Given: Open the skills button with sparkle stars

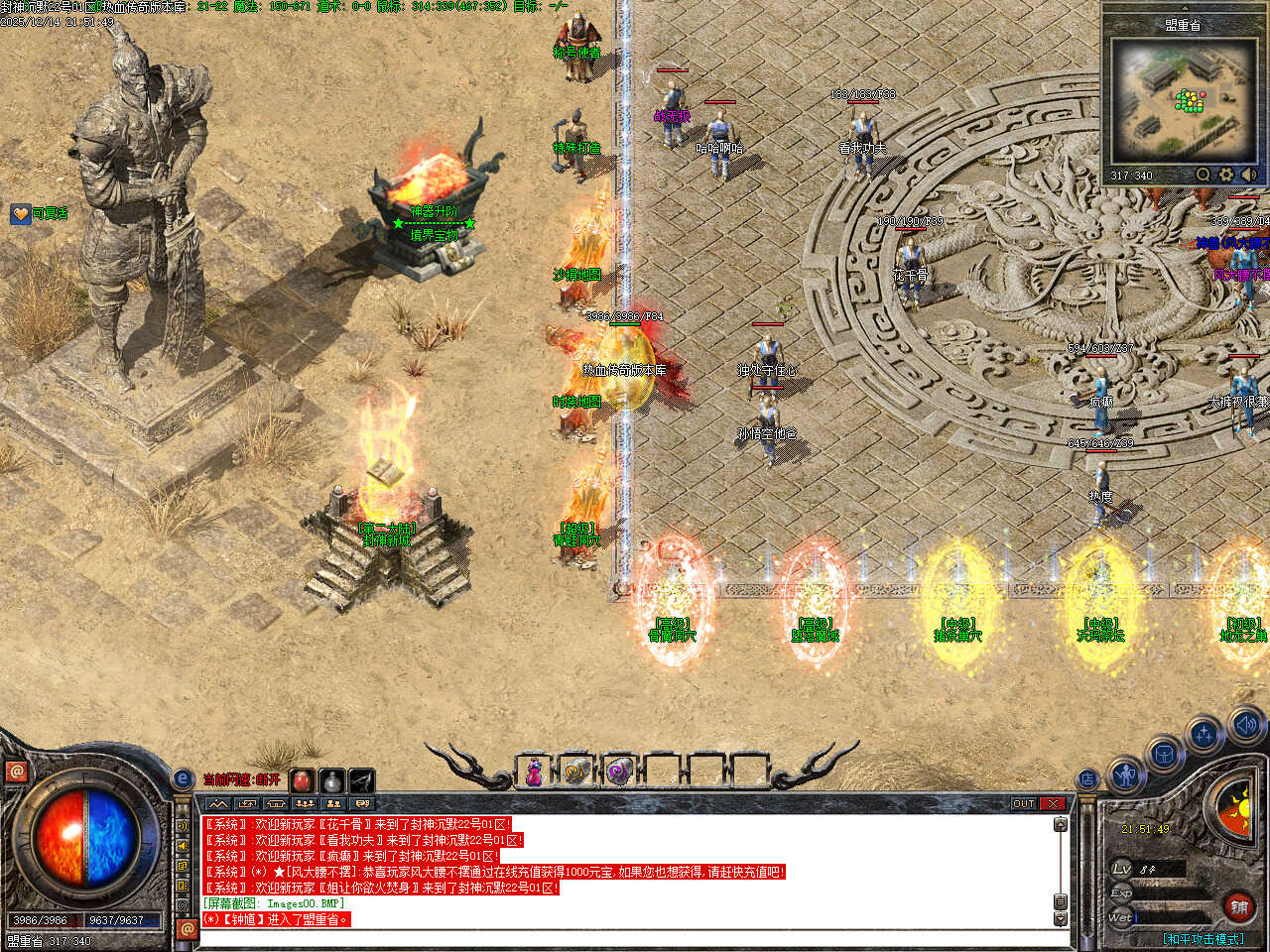Looking at the screenshot, I should click(x=1204, y=736).
